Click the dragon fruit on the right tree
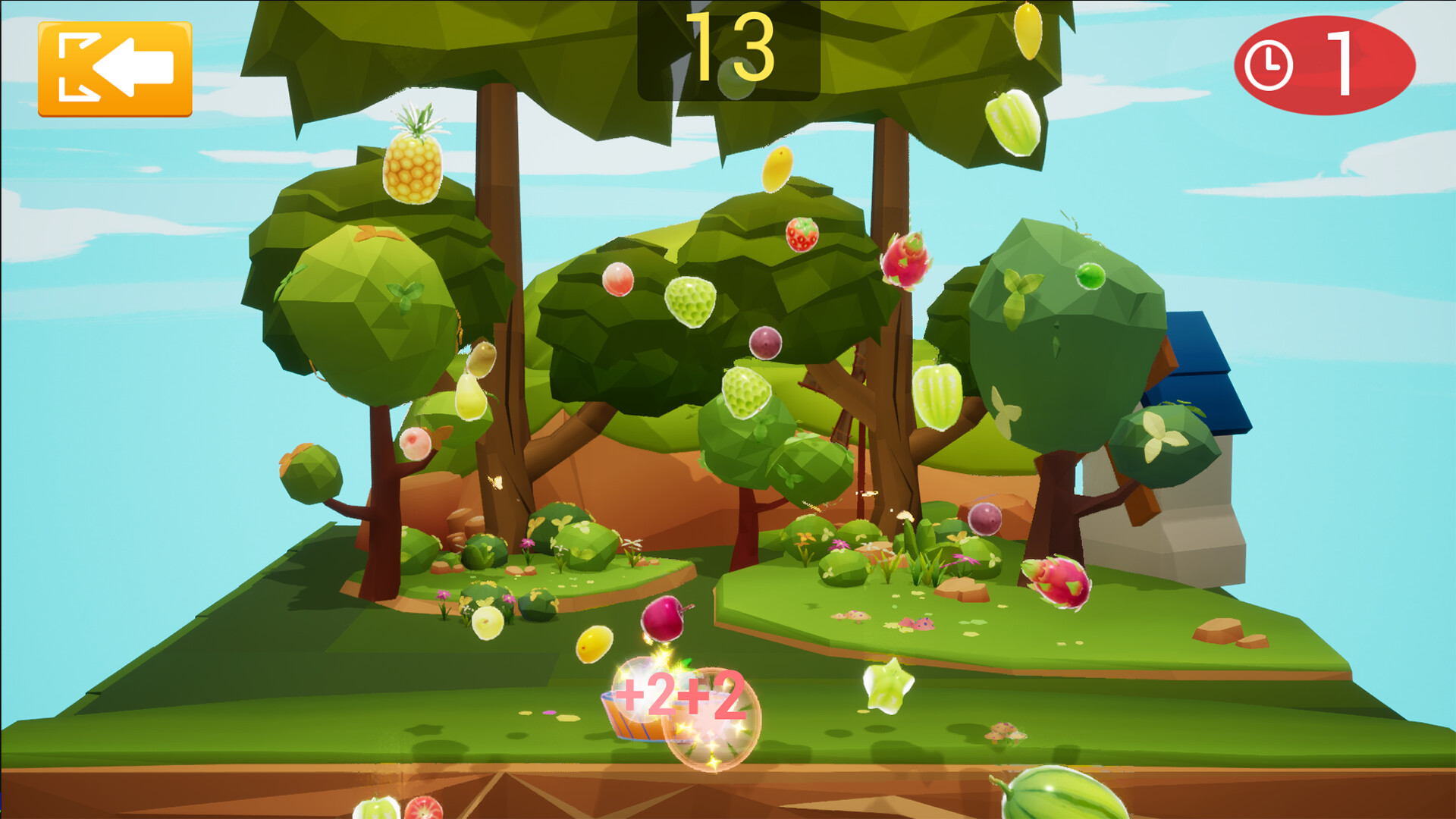 [x=907, y=262]
